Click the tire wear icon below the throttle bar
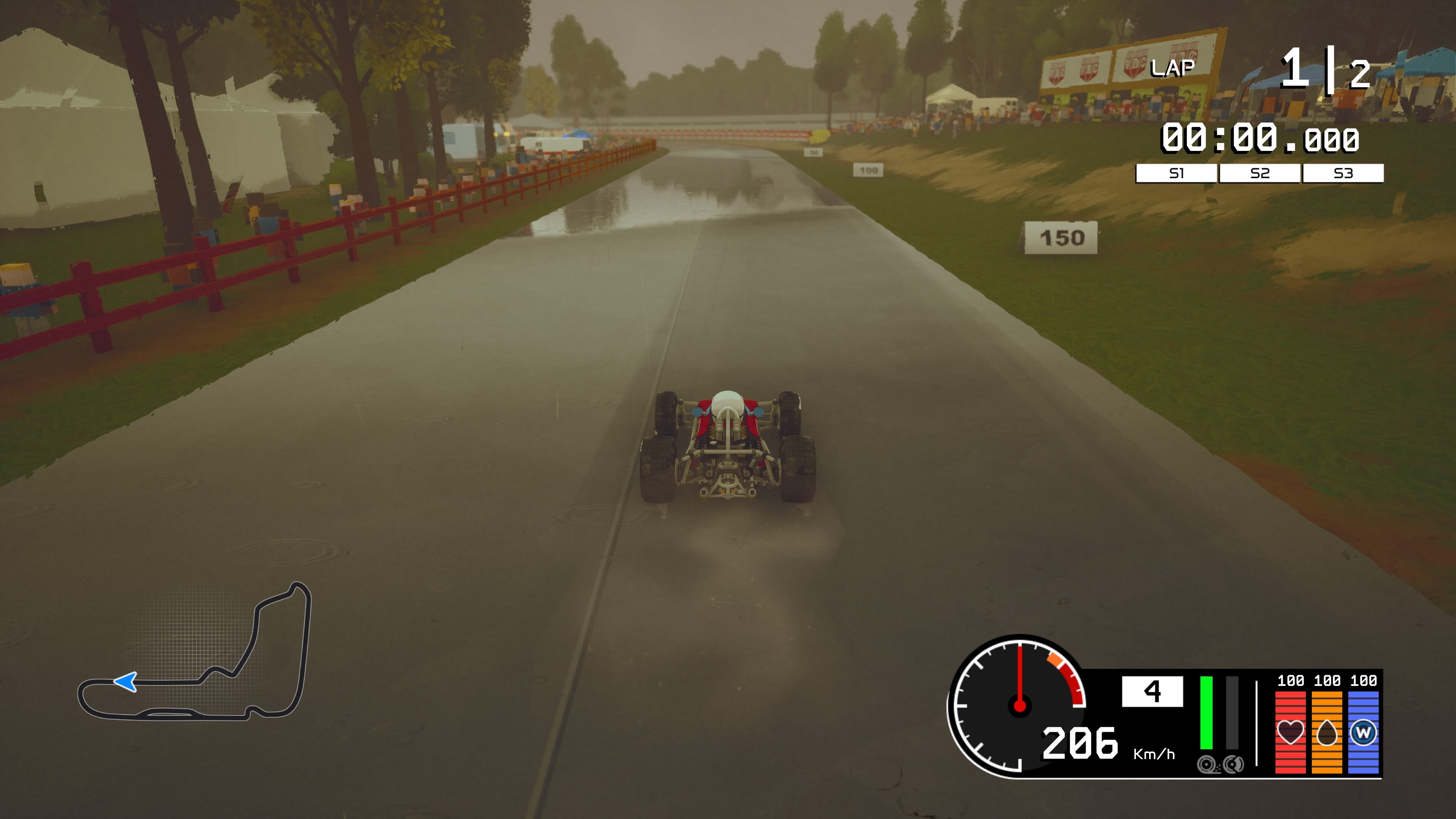This screenshot has width=1456, height=819. coord(1207,764)
